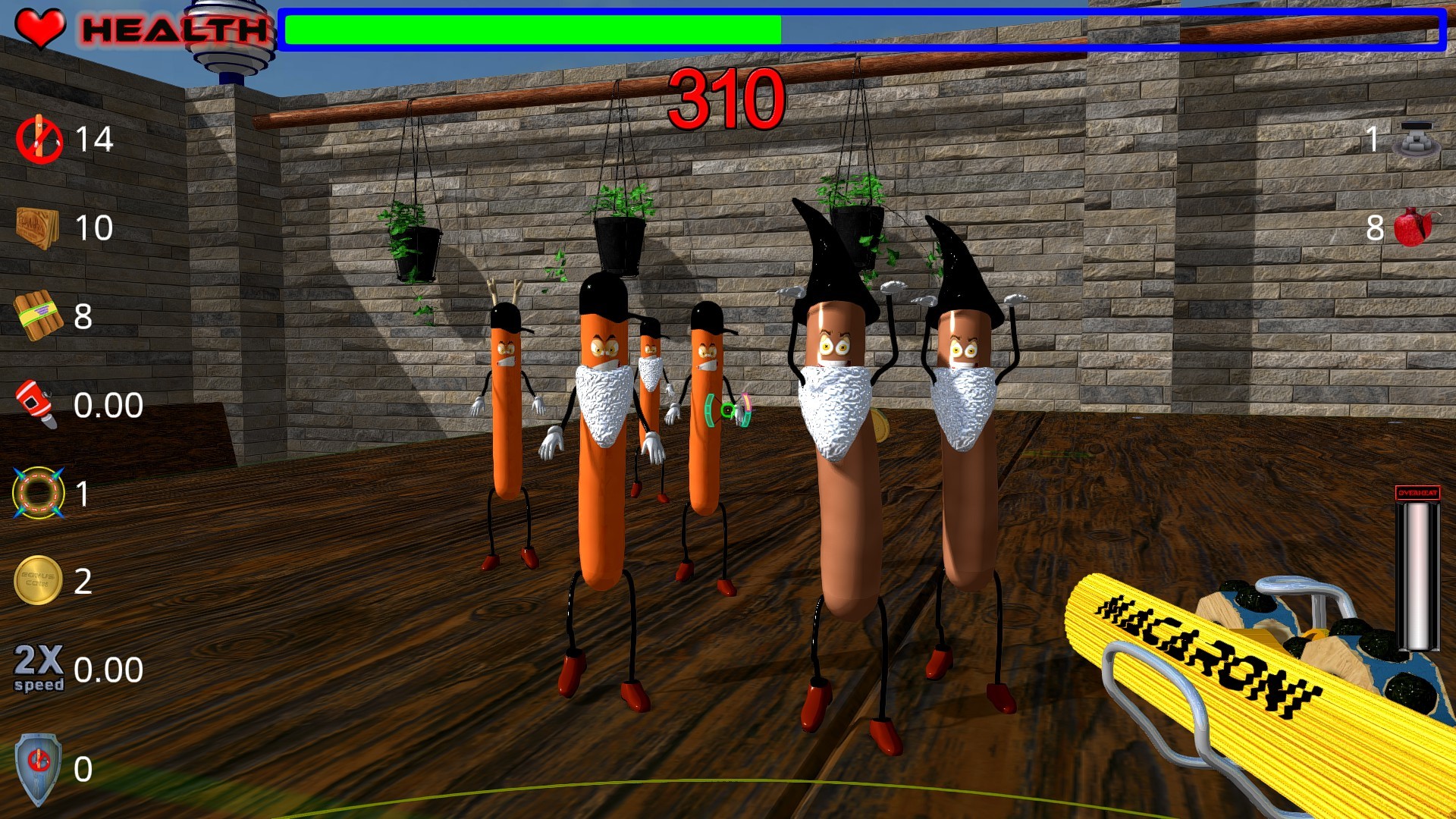The image size is (1456, 819).
Task: Select the donut crosshair power-up icon
Action: (36, 494)
